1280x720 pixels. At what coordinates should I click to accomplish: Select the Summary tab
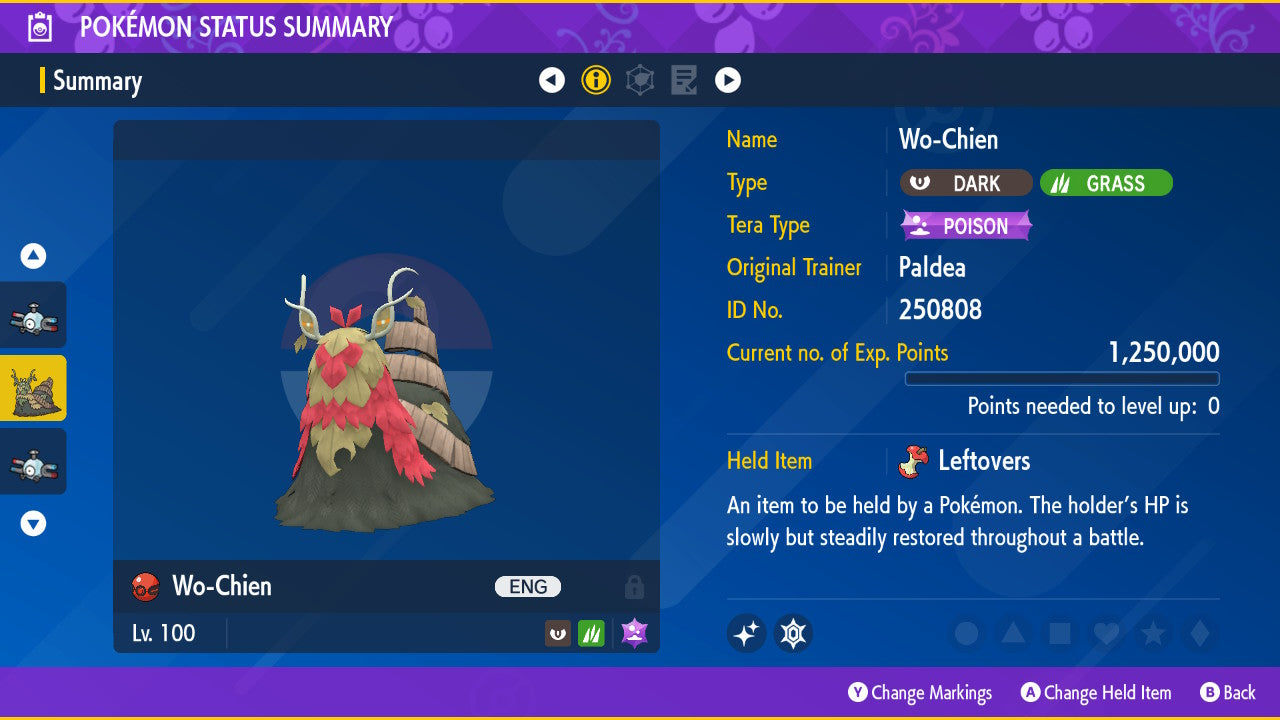click(97, 81)
